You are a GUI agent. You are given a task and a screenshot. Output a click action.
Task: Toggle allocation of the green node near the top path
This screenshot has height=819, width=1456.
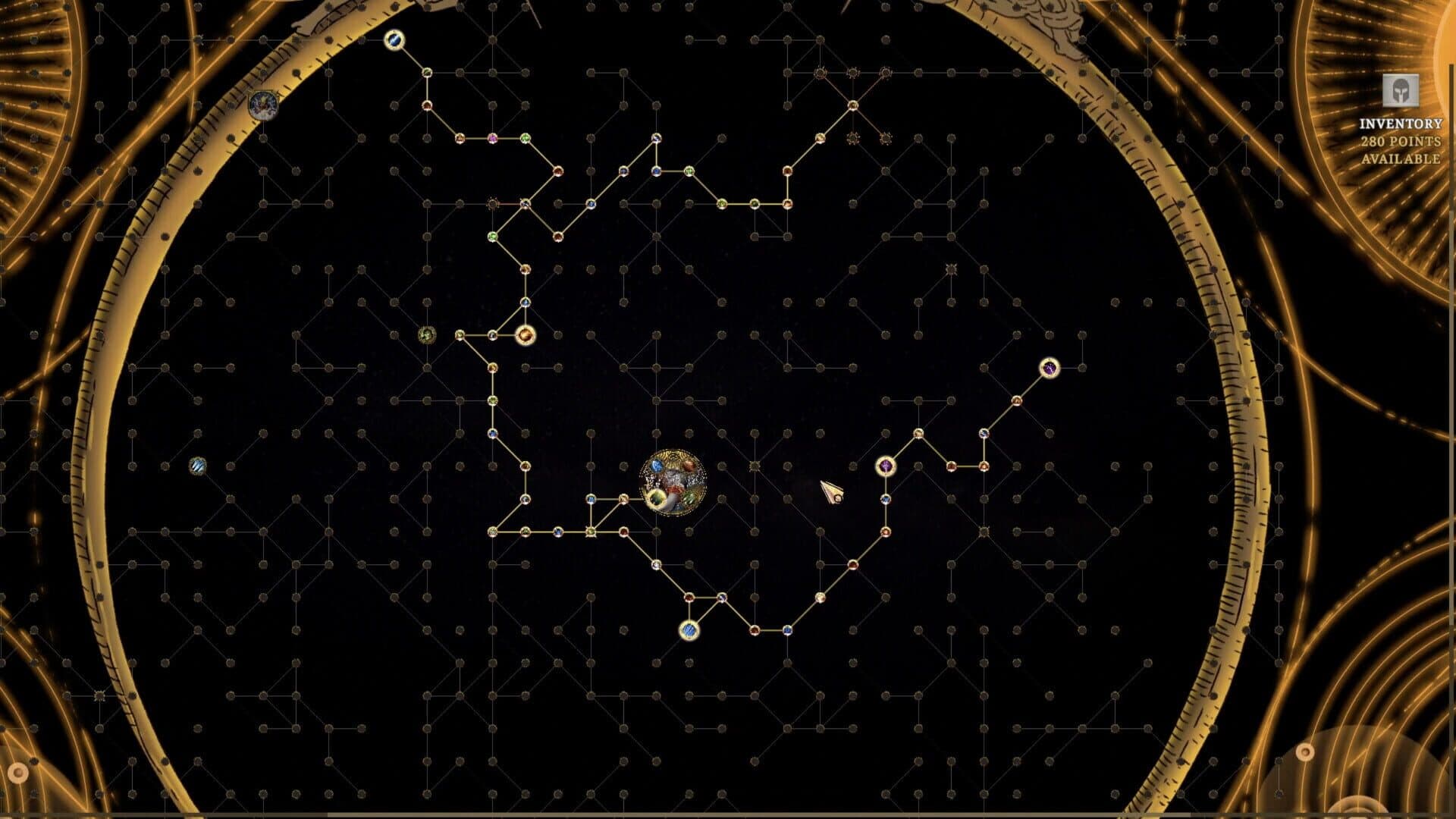coord(526,139)
